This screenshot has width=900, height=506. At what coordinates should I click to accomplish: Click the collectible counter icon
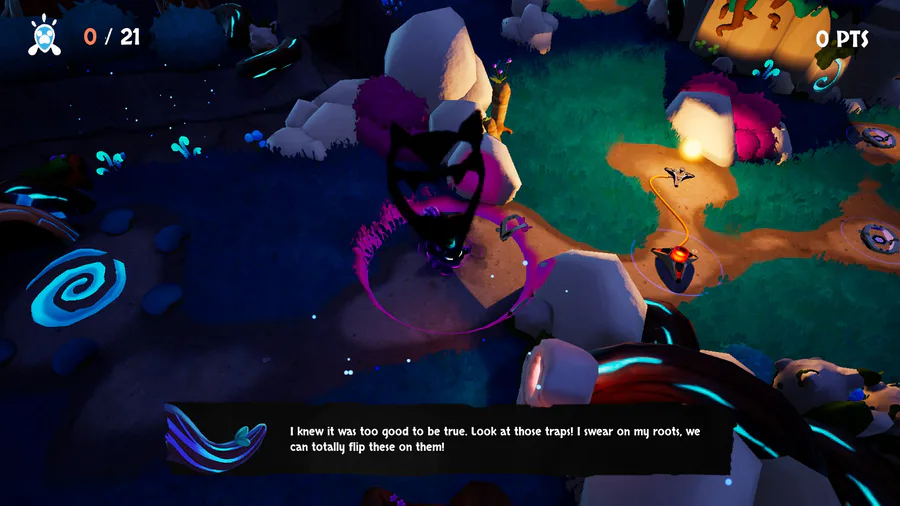tap(45, 36)
